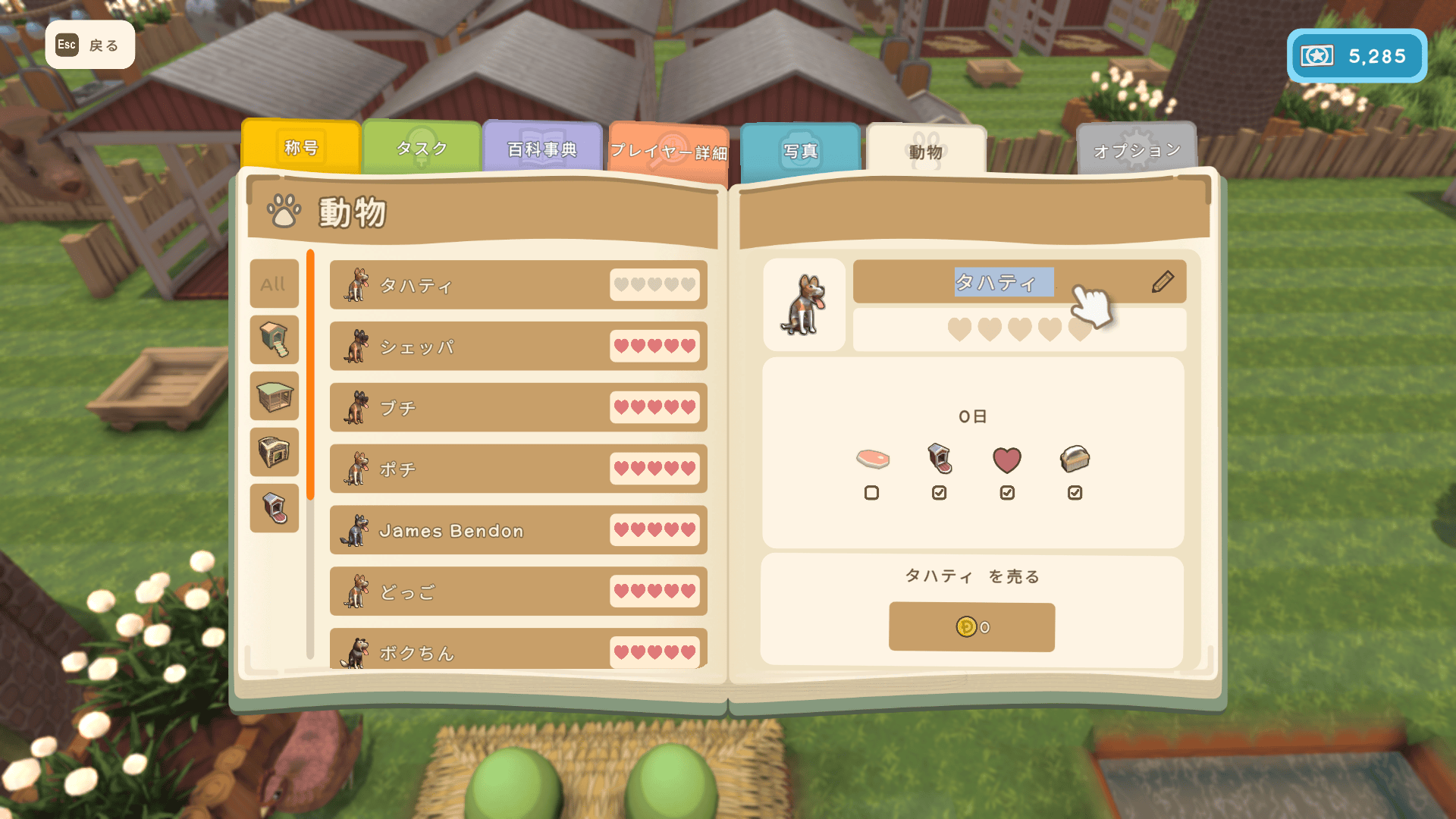Edit the タハティ name field
Image resolution: width=1456 pixels, height=819 pixels.
coord(1003,283)
